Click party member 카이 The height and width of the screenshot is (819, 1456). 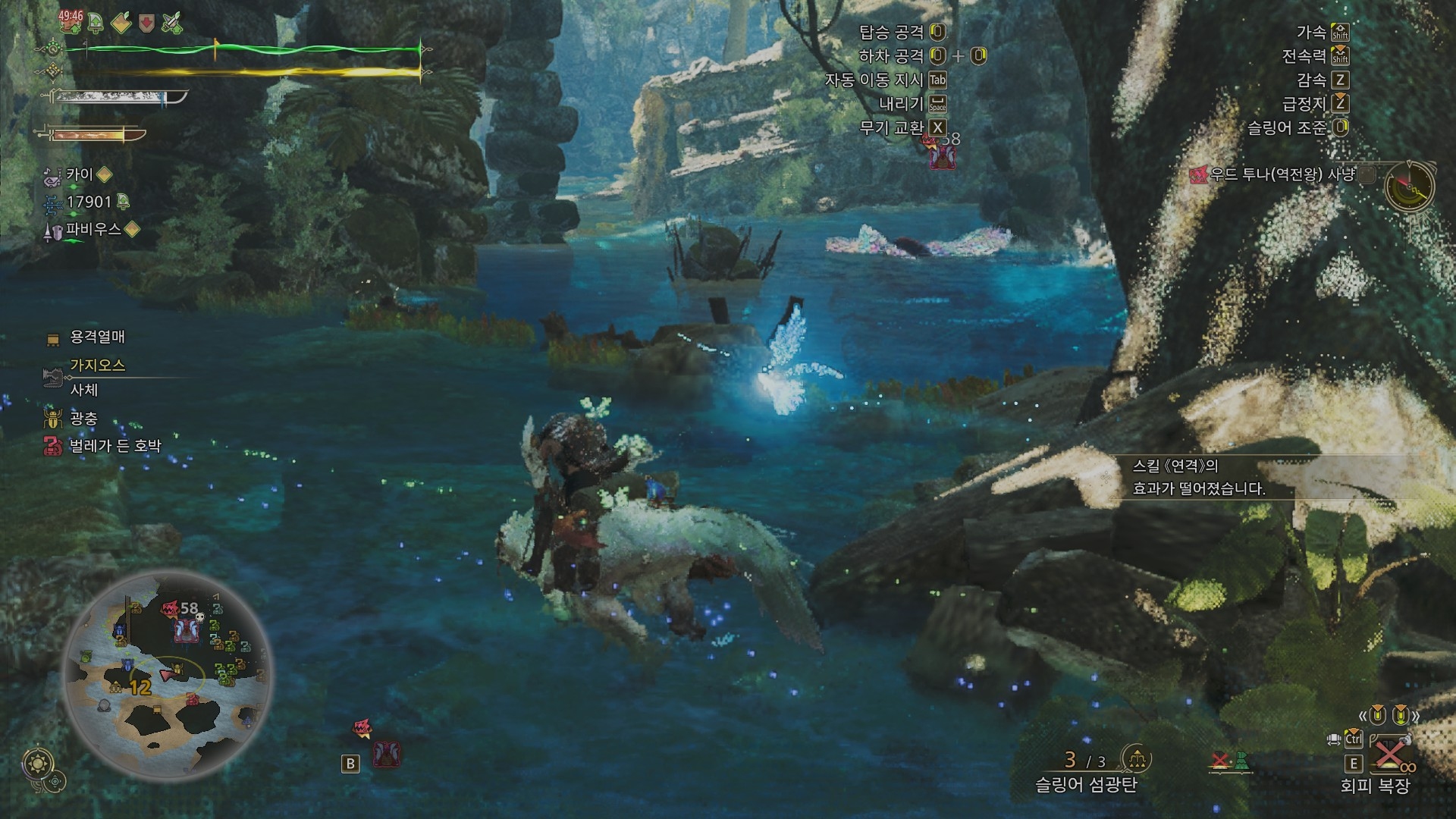[x=80, y=175]
